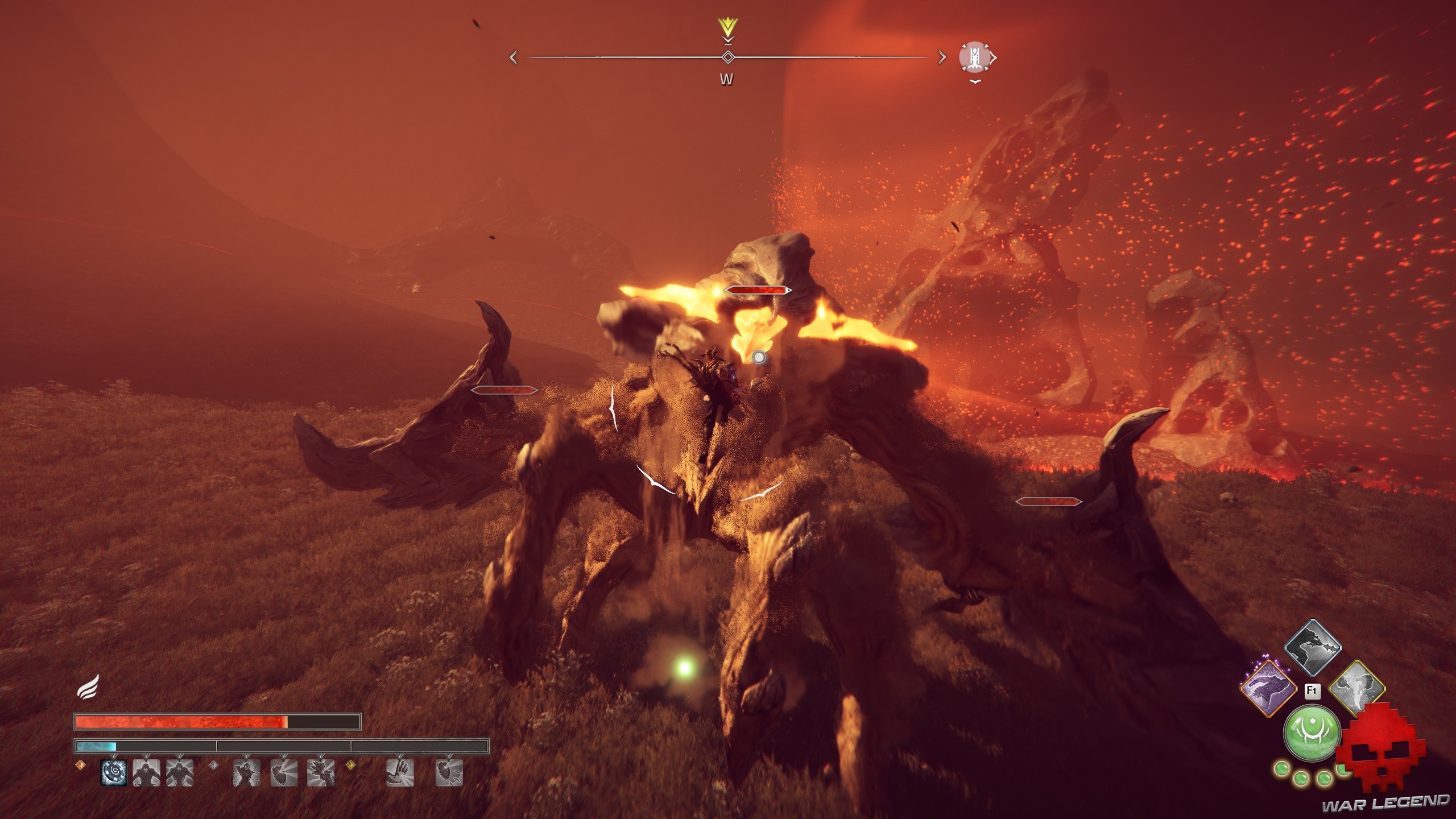This screenshot has height=819, width=1456.
Task: Click the orange diamond gem by the skill bar
Action: point(80,766)
